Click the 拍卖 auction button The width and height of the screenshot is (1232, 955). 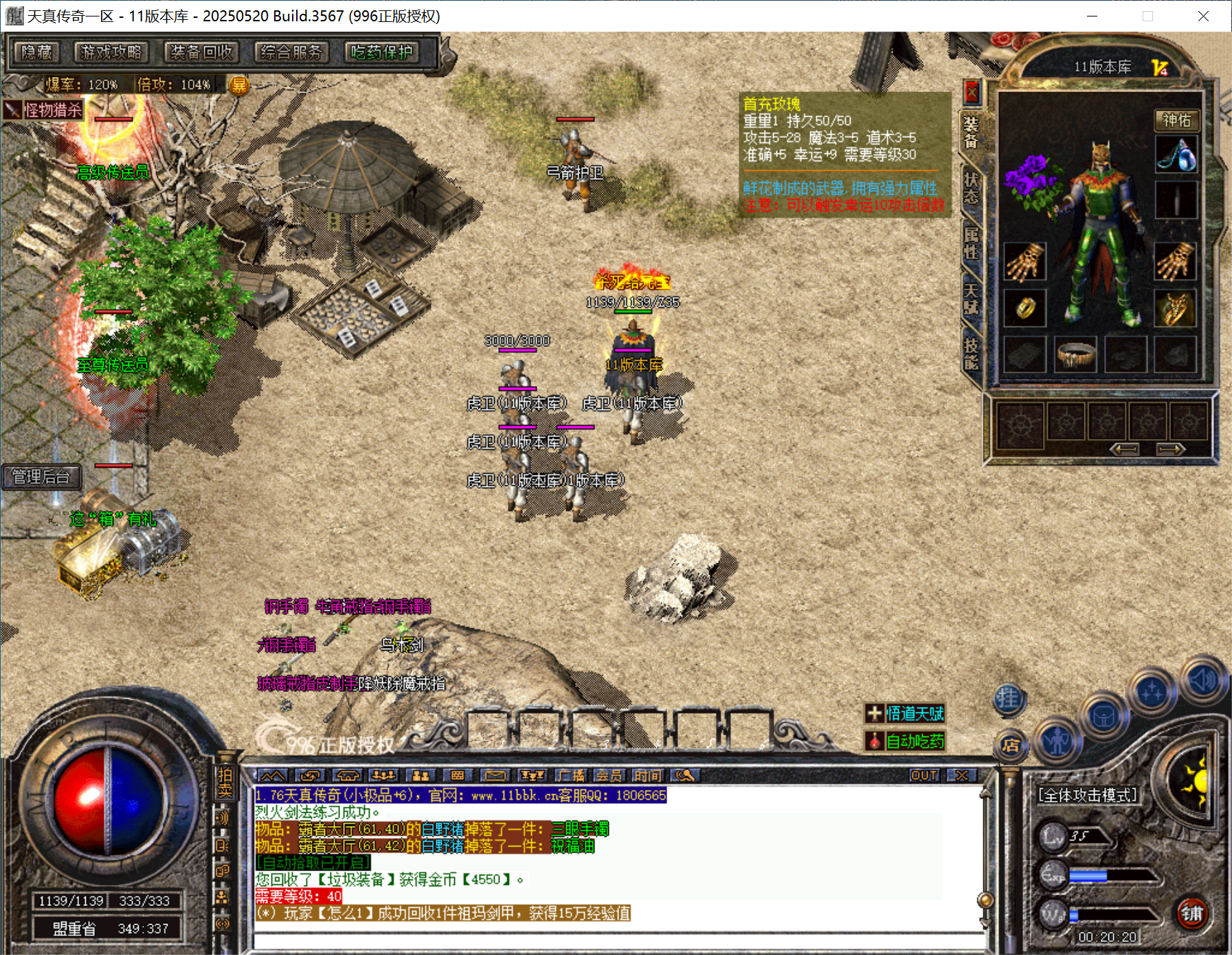click(225, 783)
